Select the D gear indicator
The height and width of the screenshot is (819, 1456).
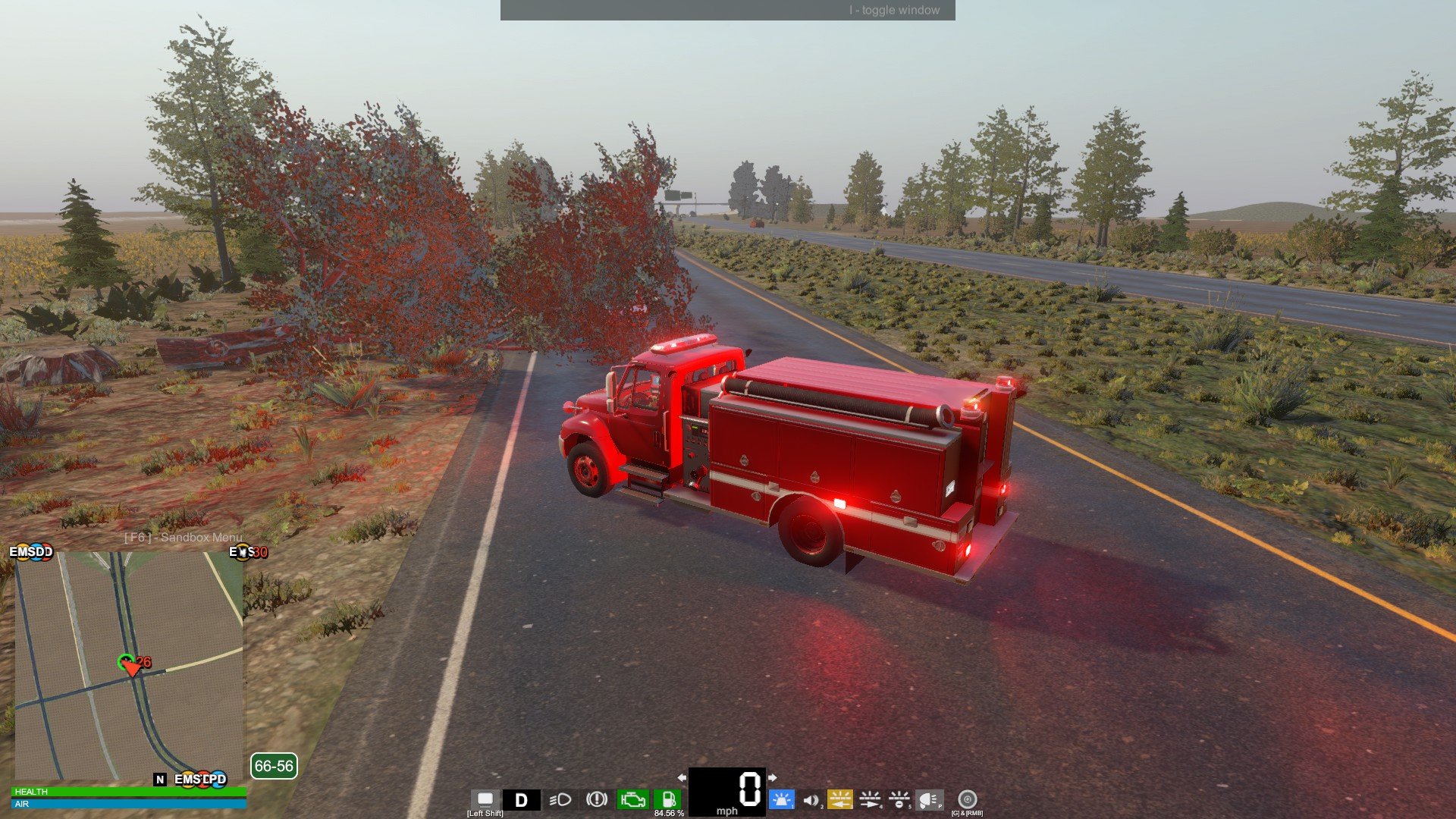(x=521, y=800)
